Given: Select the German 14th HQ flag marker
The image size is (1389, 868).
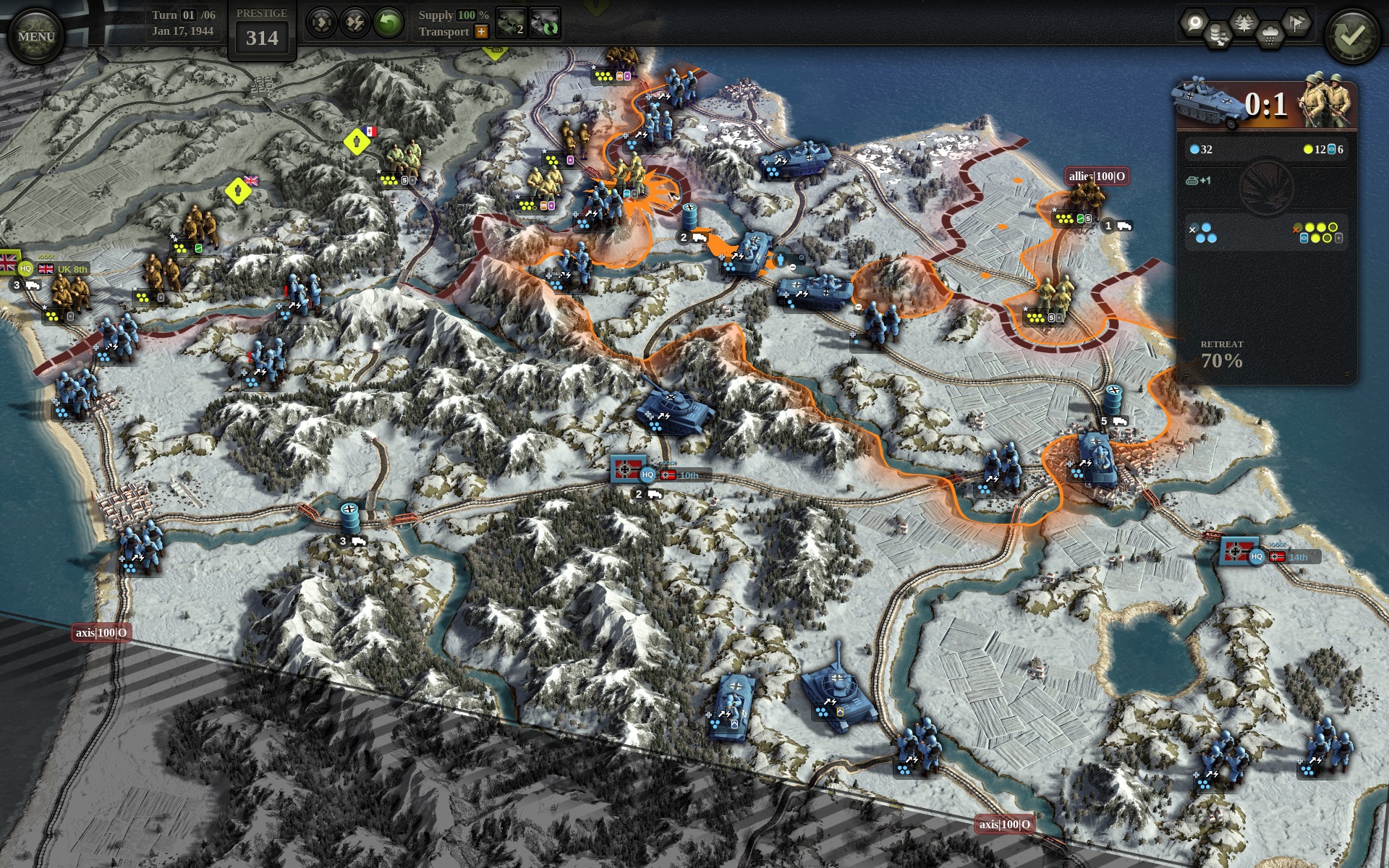Looking at the screenshot, I should point(1235,552).
